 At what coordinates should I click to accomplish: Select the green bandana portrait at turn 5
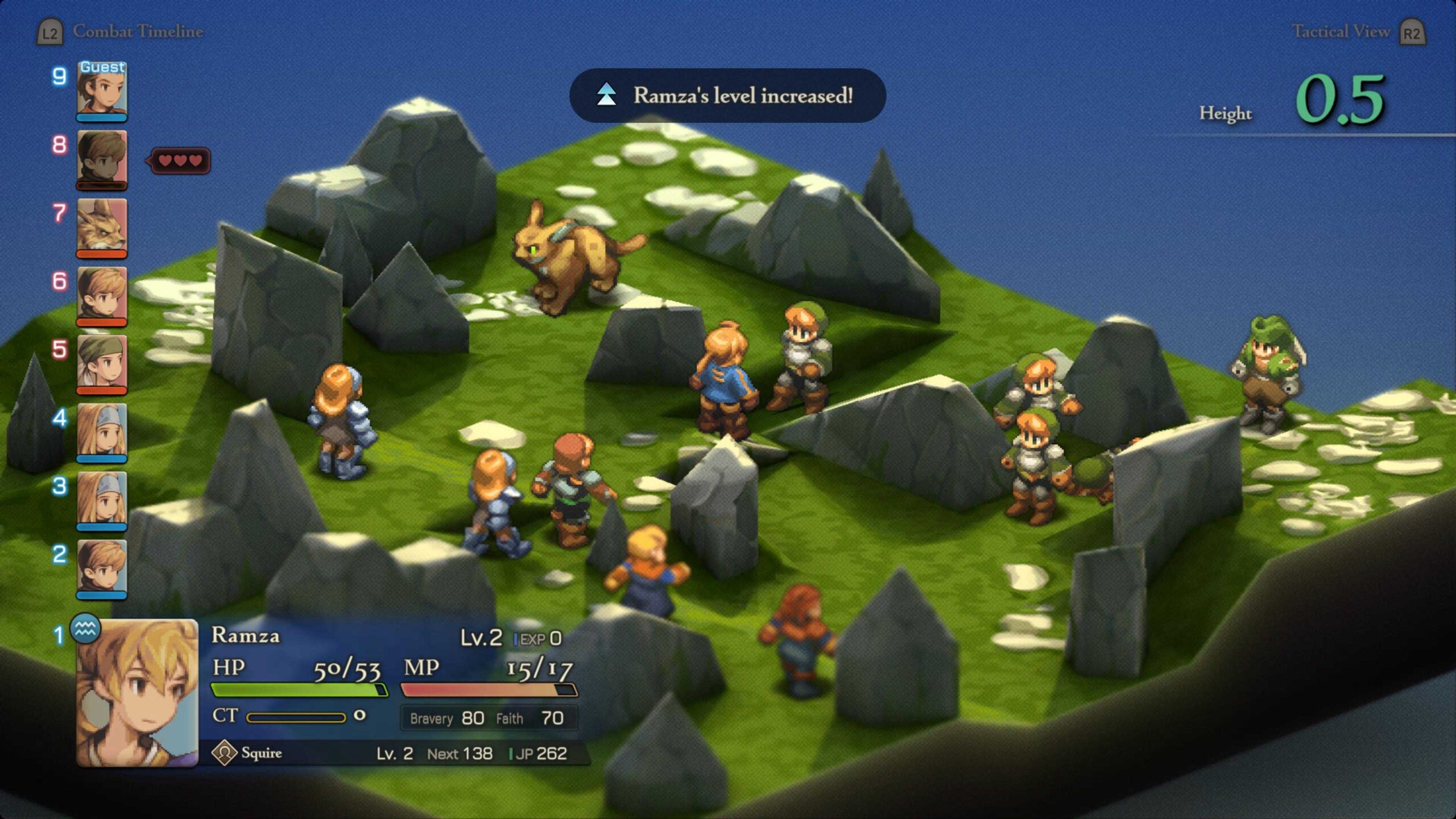point(102,363)
